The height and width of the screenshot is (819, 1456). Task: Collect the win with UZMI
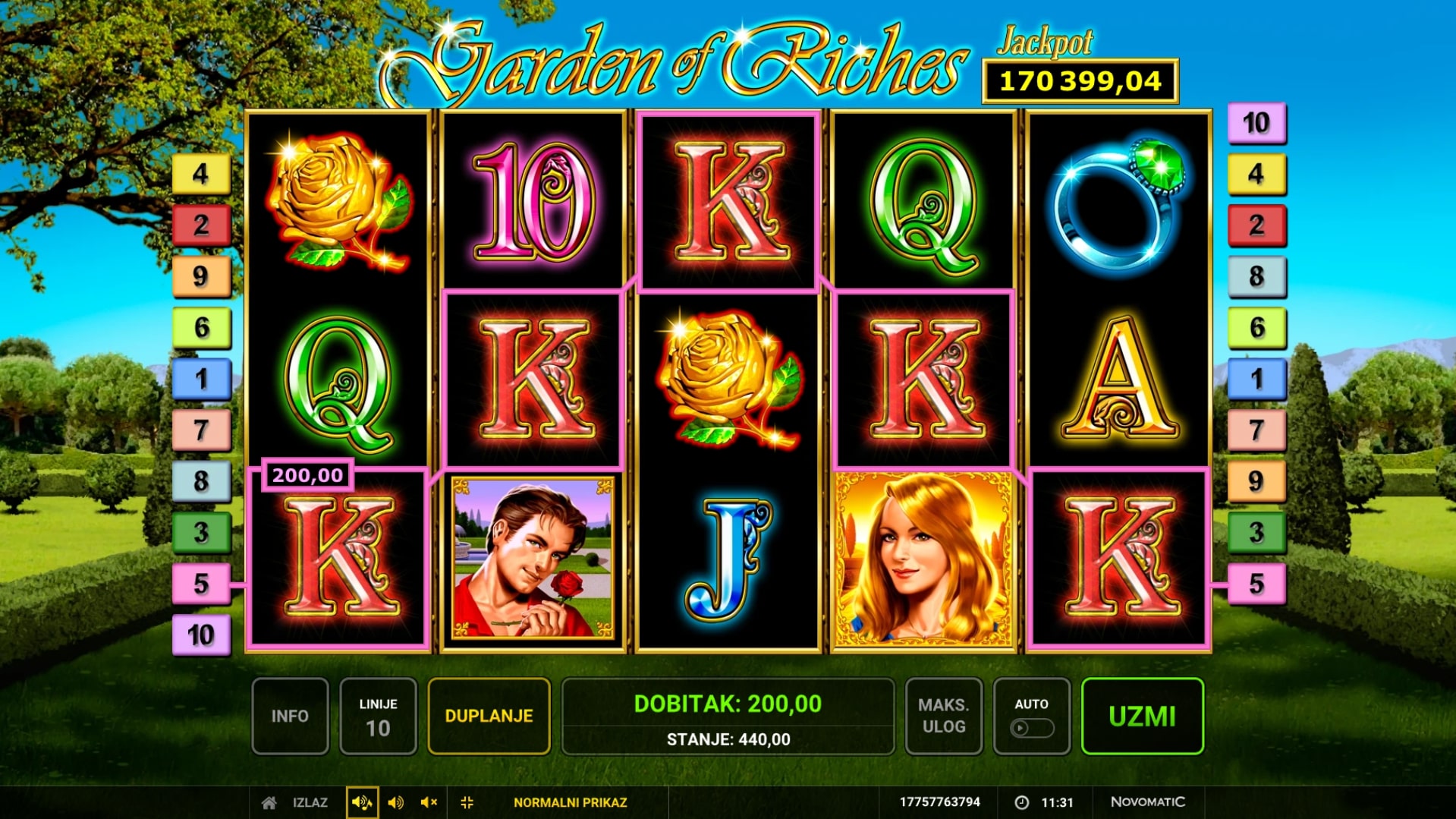(1142, 716)
